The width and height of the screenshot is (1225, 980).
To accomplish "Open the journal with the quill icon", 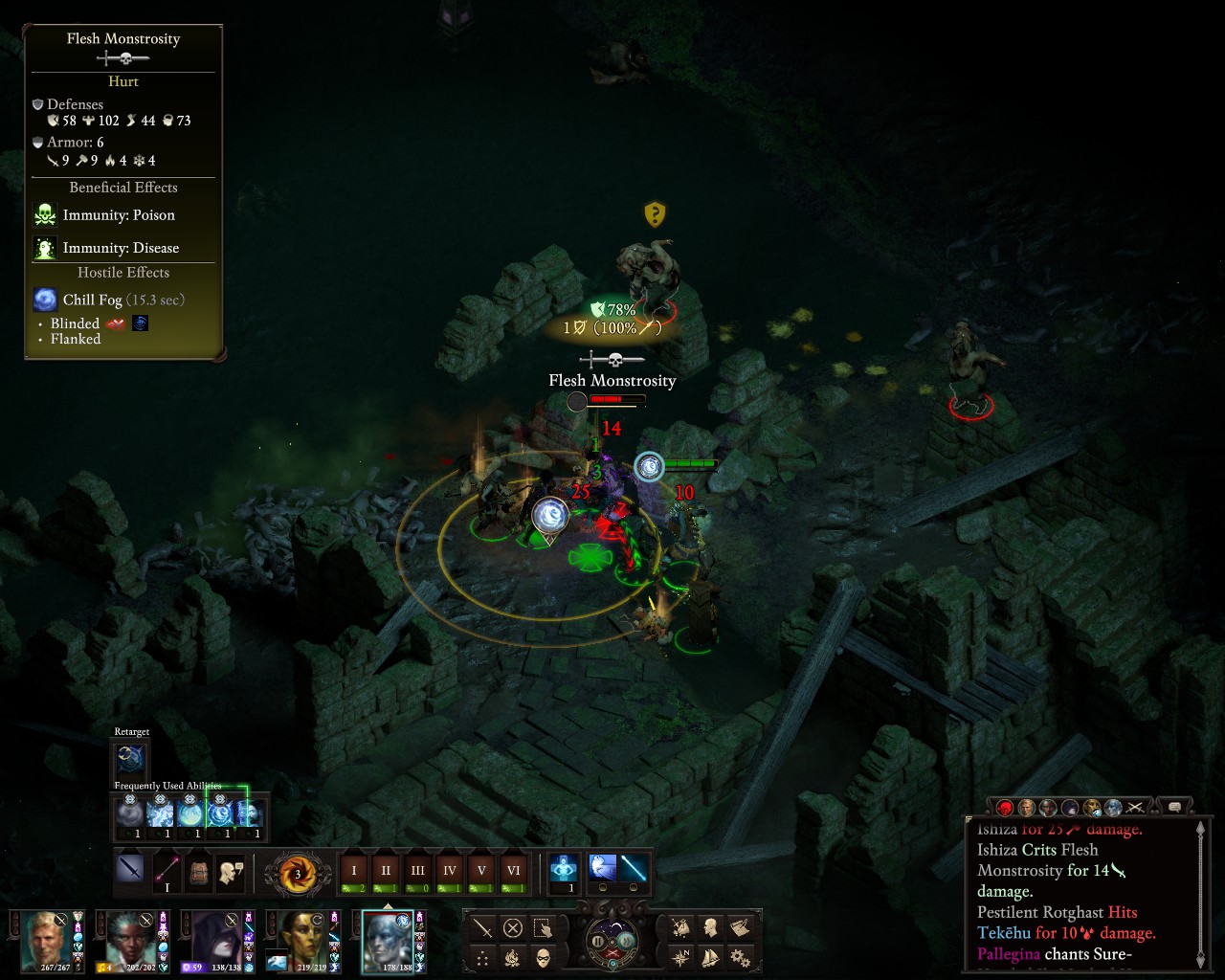I will tap(739, 927).
